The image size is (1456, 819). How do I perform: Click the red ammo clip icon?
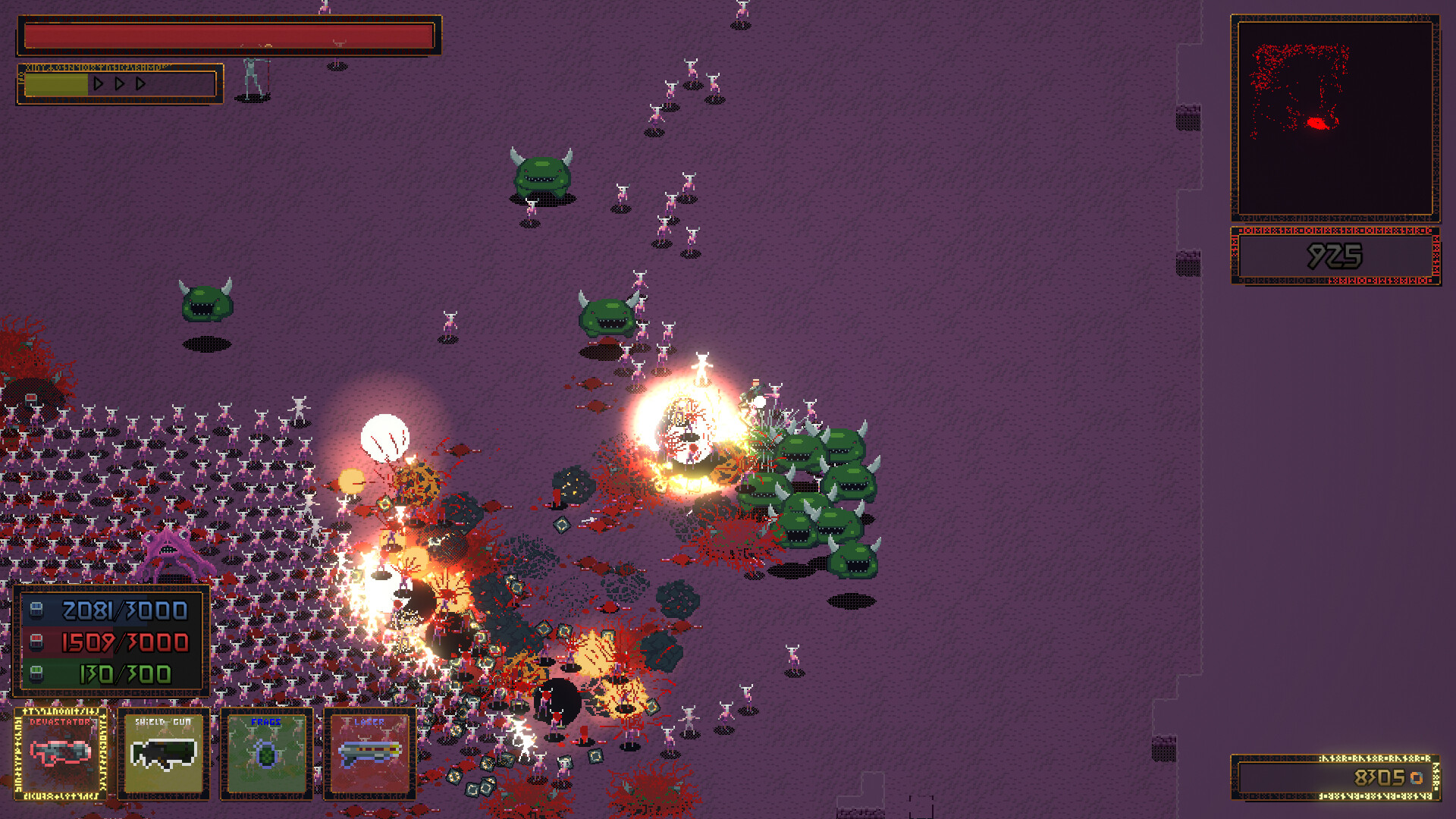(36, 642)
